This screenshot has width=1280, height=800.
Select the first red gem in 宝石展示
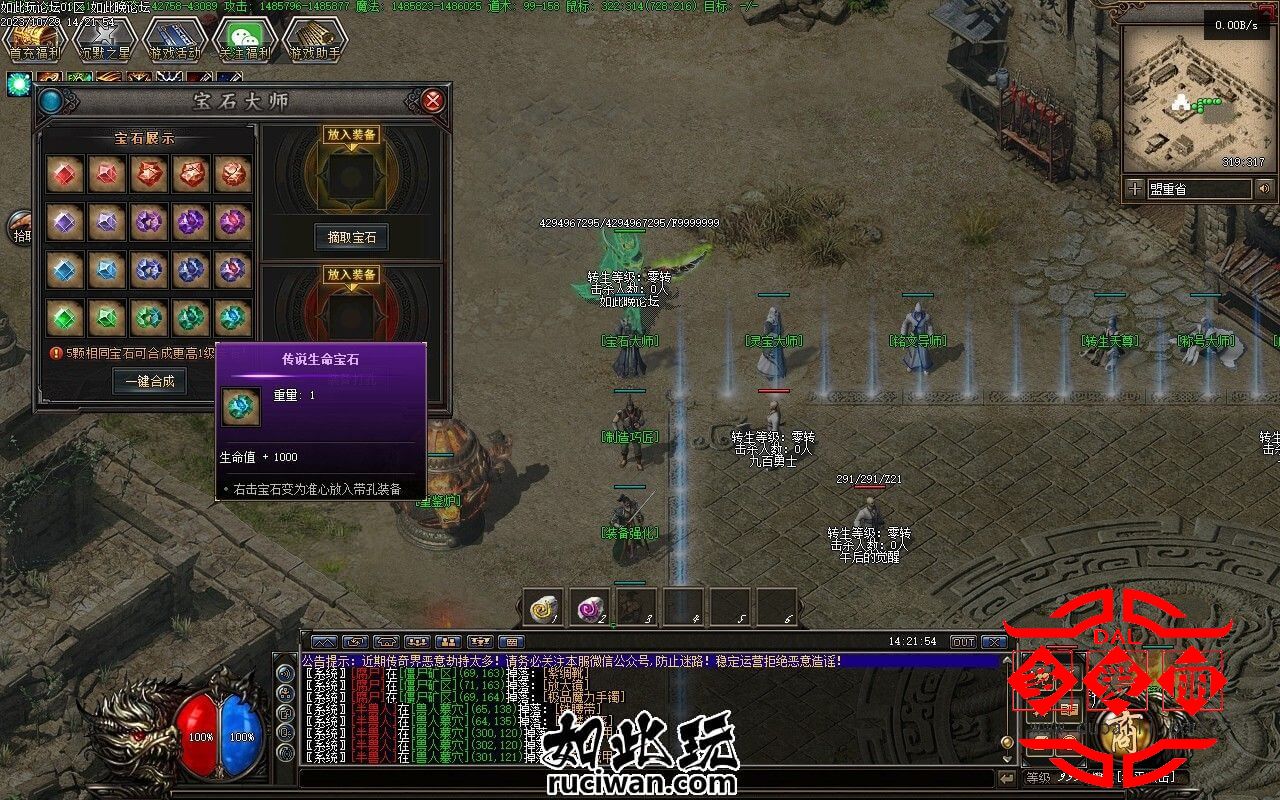pyautogui.click(x=64, y=175)
